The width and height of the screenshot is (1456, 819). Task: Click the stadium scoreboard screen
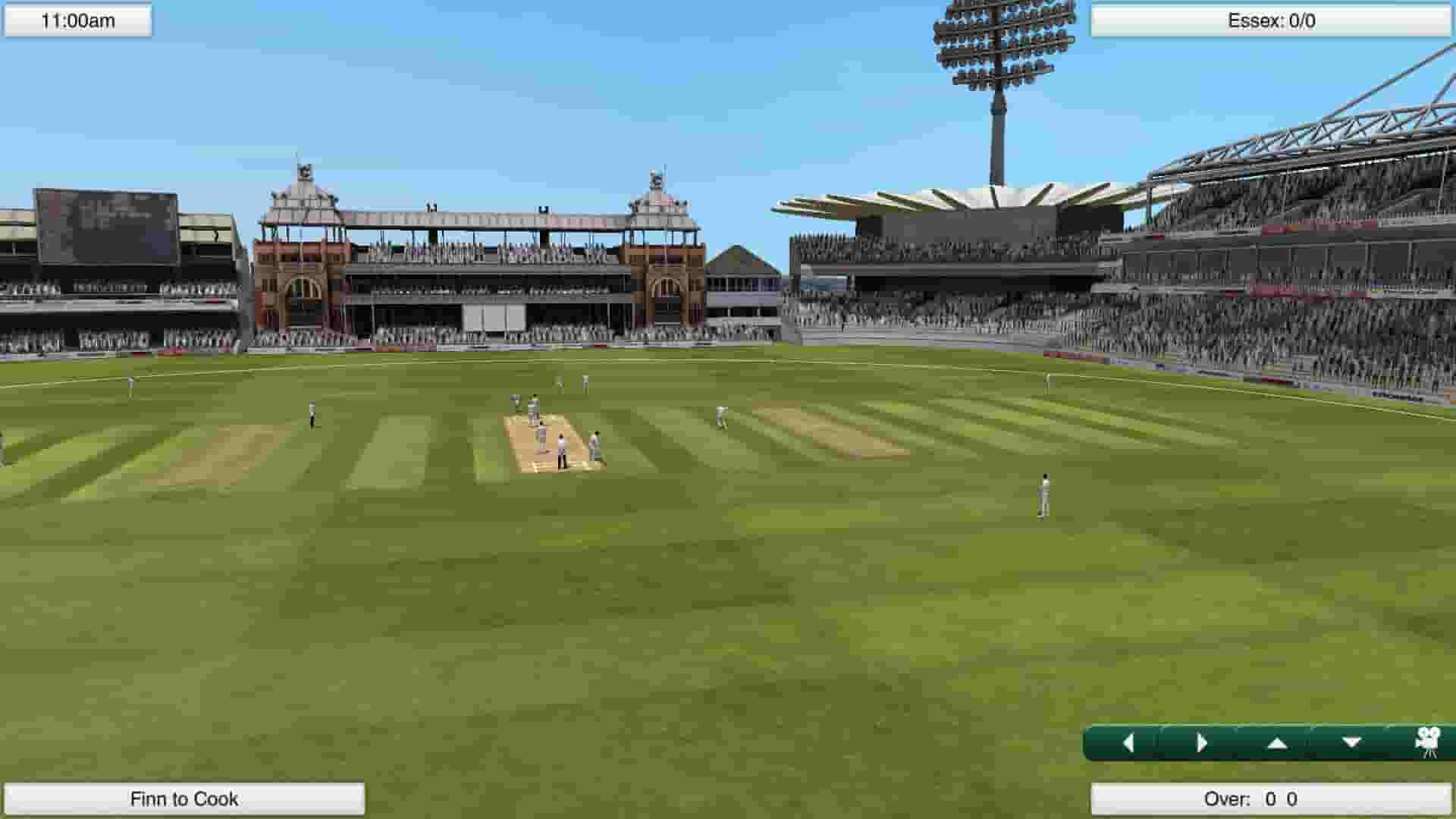[x=106, y=227]
